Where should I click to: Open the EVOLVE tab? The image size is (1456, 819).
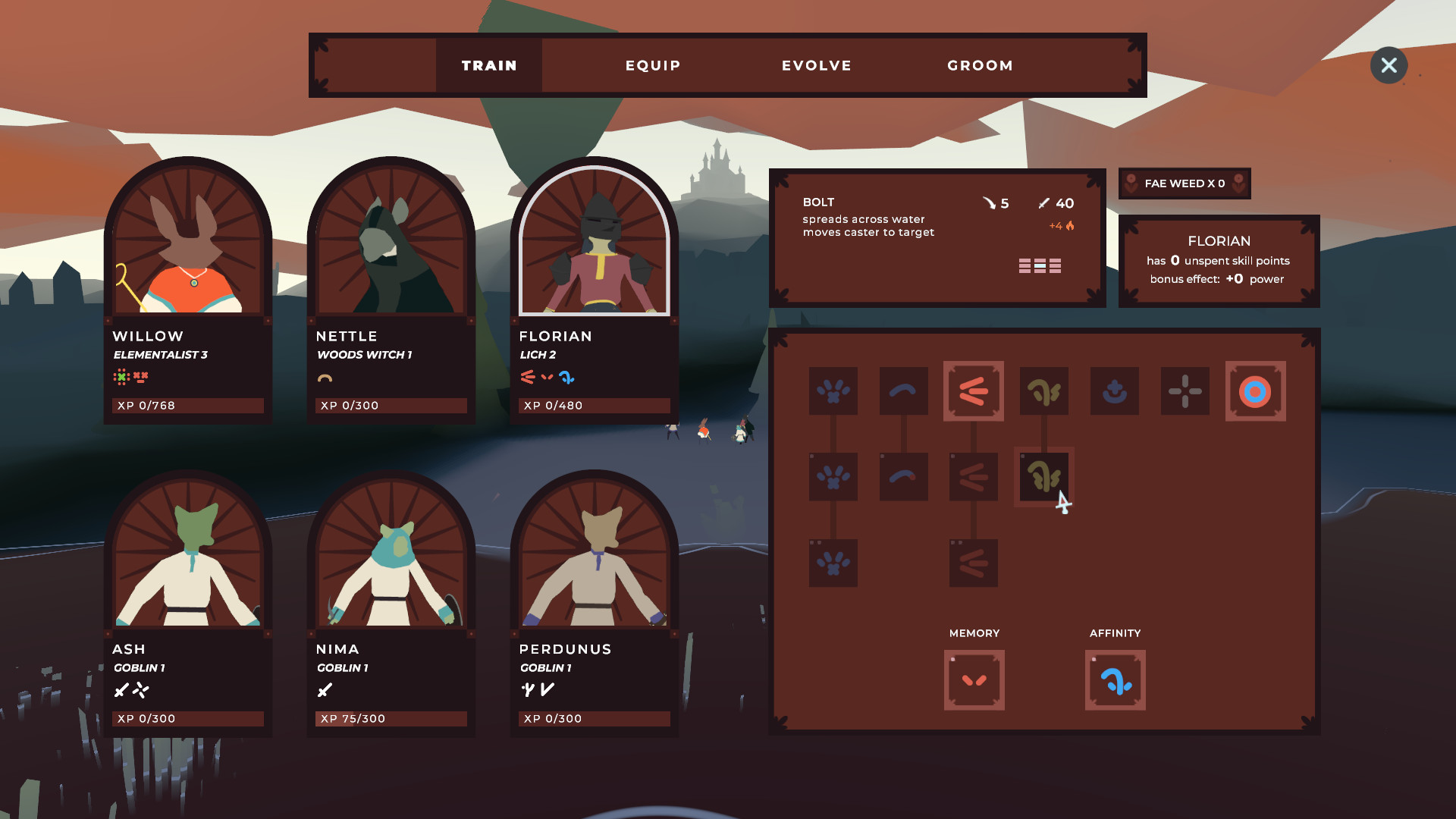click(x=816, y=65)
